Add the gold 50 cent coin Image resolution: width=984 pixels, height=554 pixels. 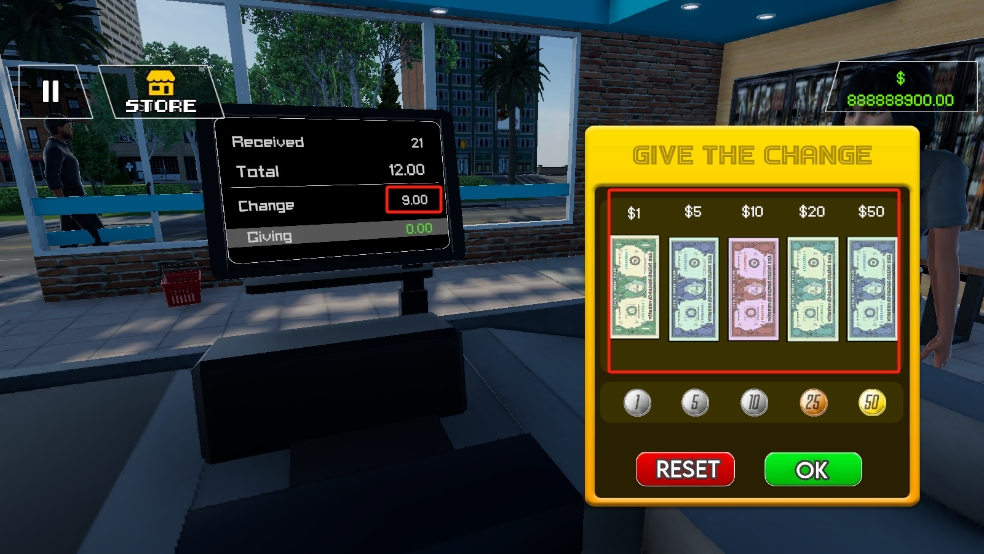(x=872, y=403)
